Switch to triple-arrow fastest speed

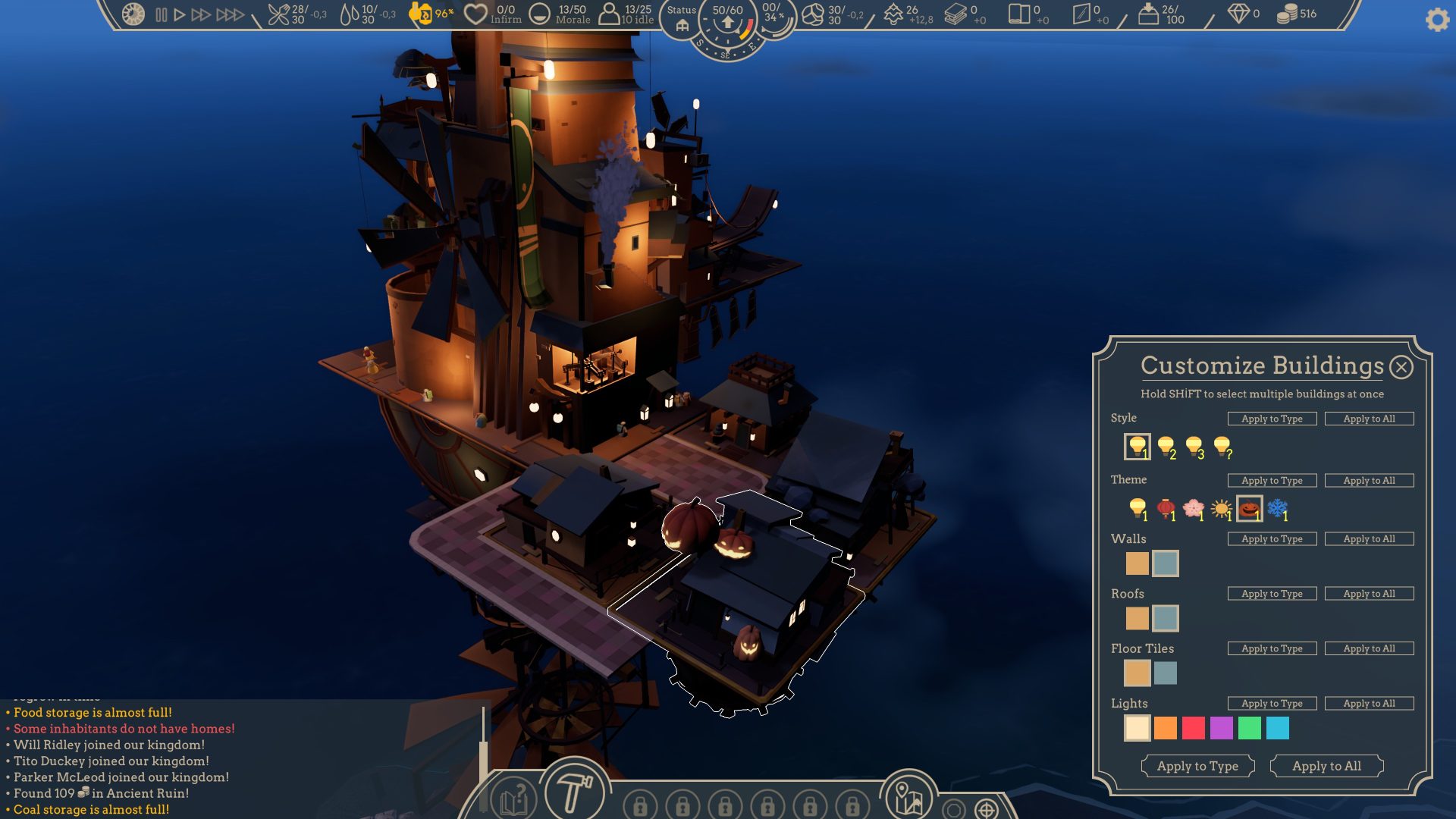click(230, 14)
